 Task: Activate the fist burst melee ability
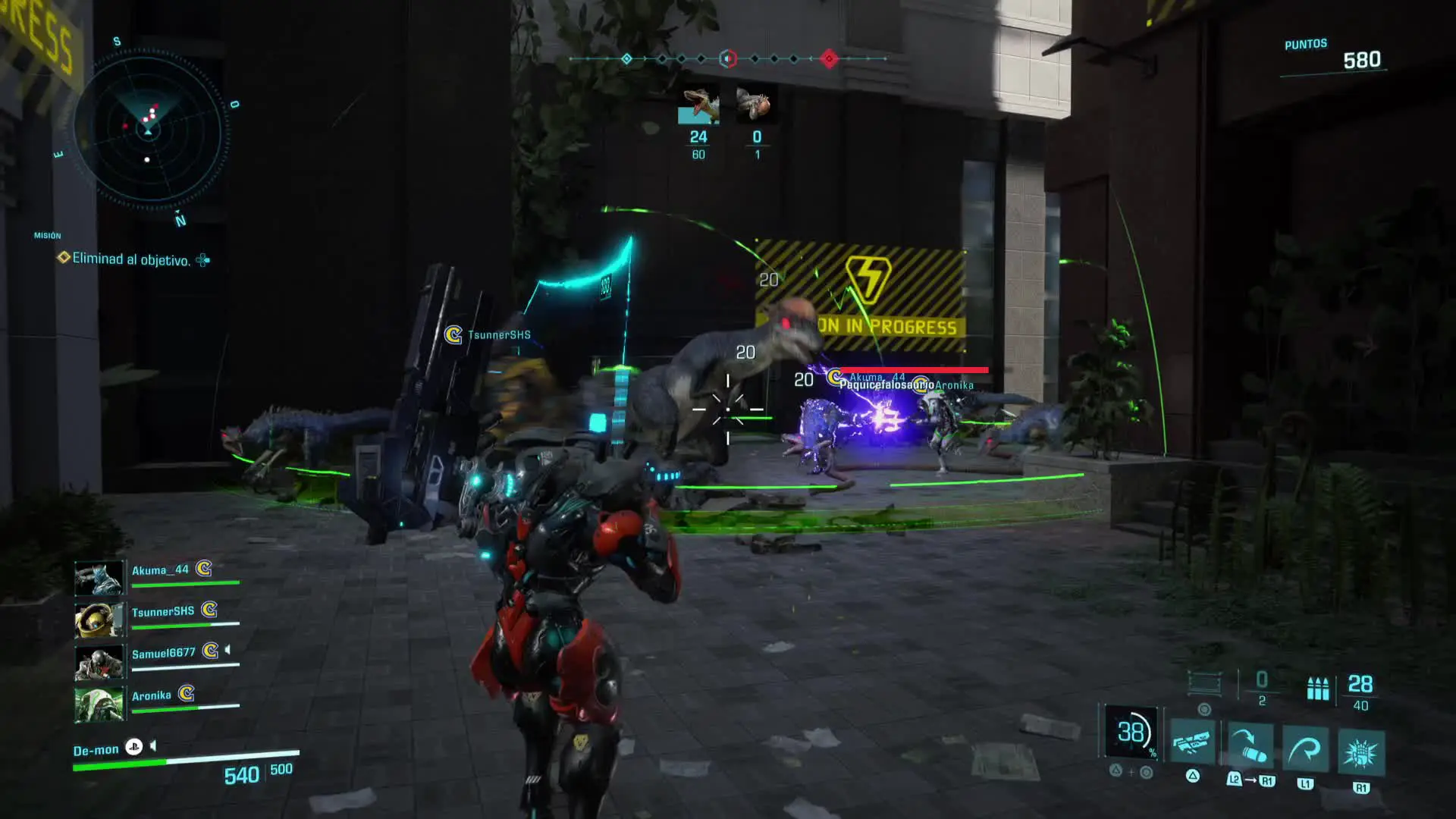coord(1361,753)
